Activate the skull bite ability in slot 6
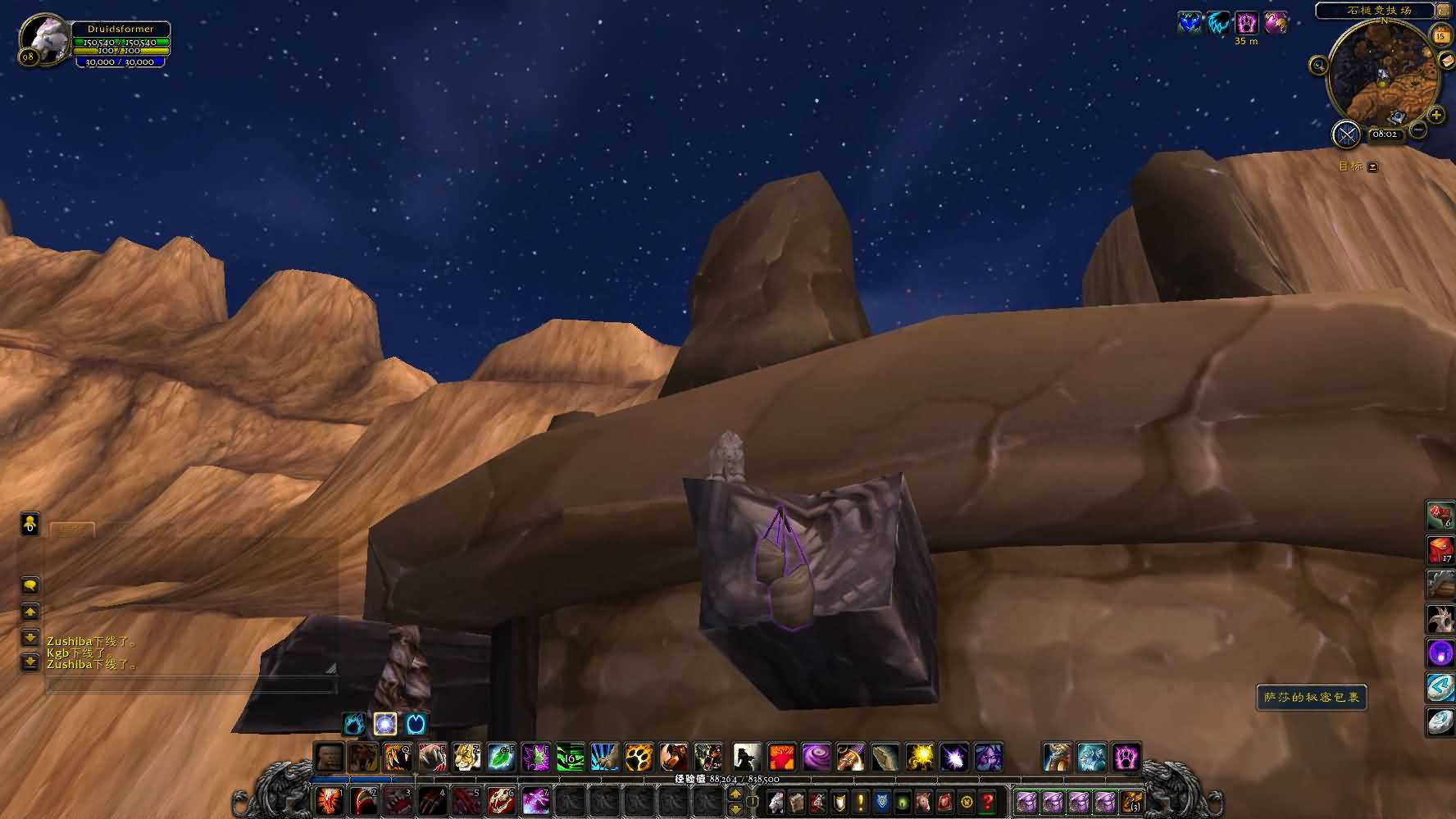This screenshot has height=819, width=1456. (501, 801)
